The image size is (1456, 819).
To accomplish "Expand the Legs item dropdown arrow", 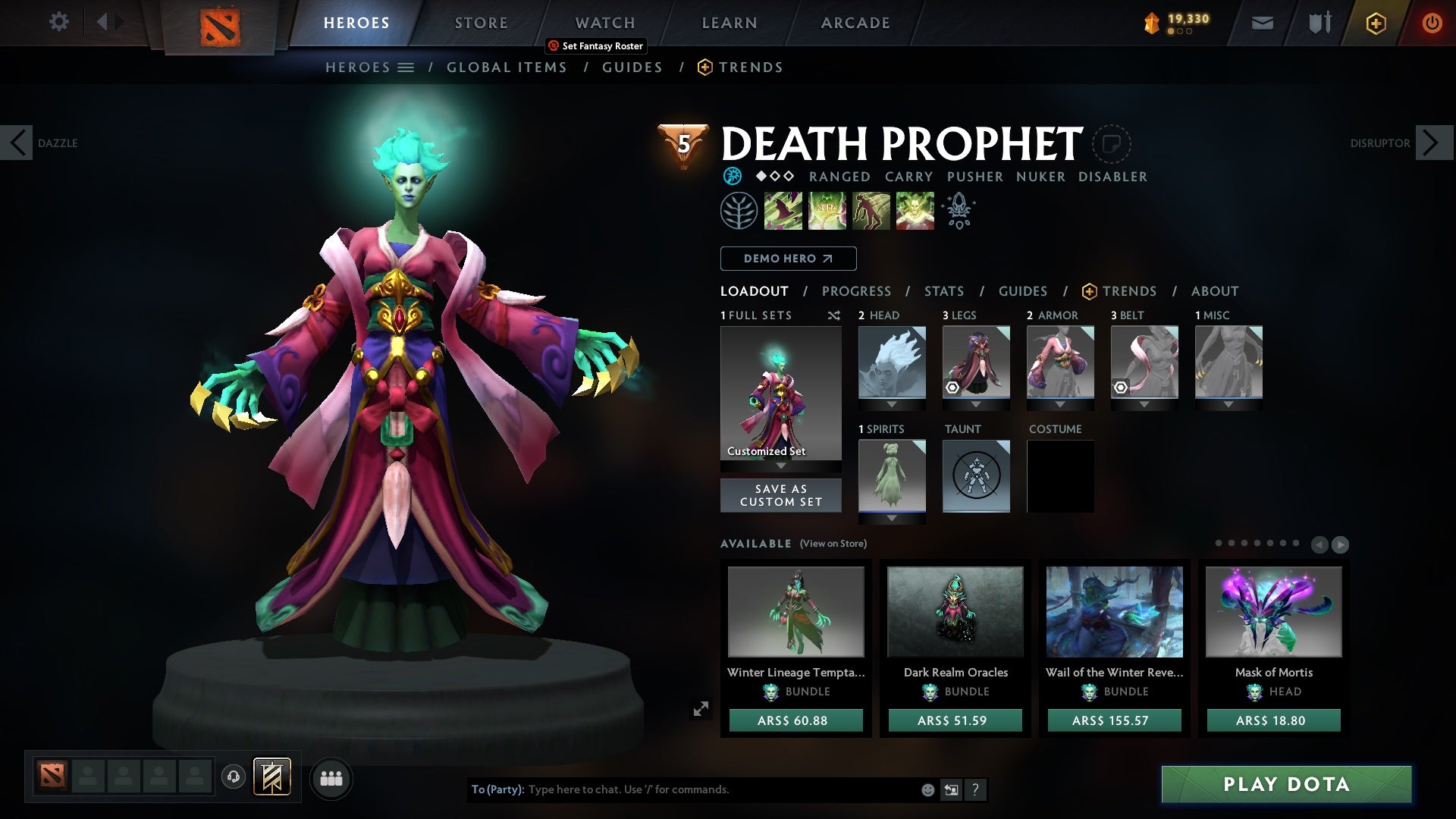I will pos(976,404).
